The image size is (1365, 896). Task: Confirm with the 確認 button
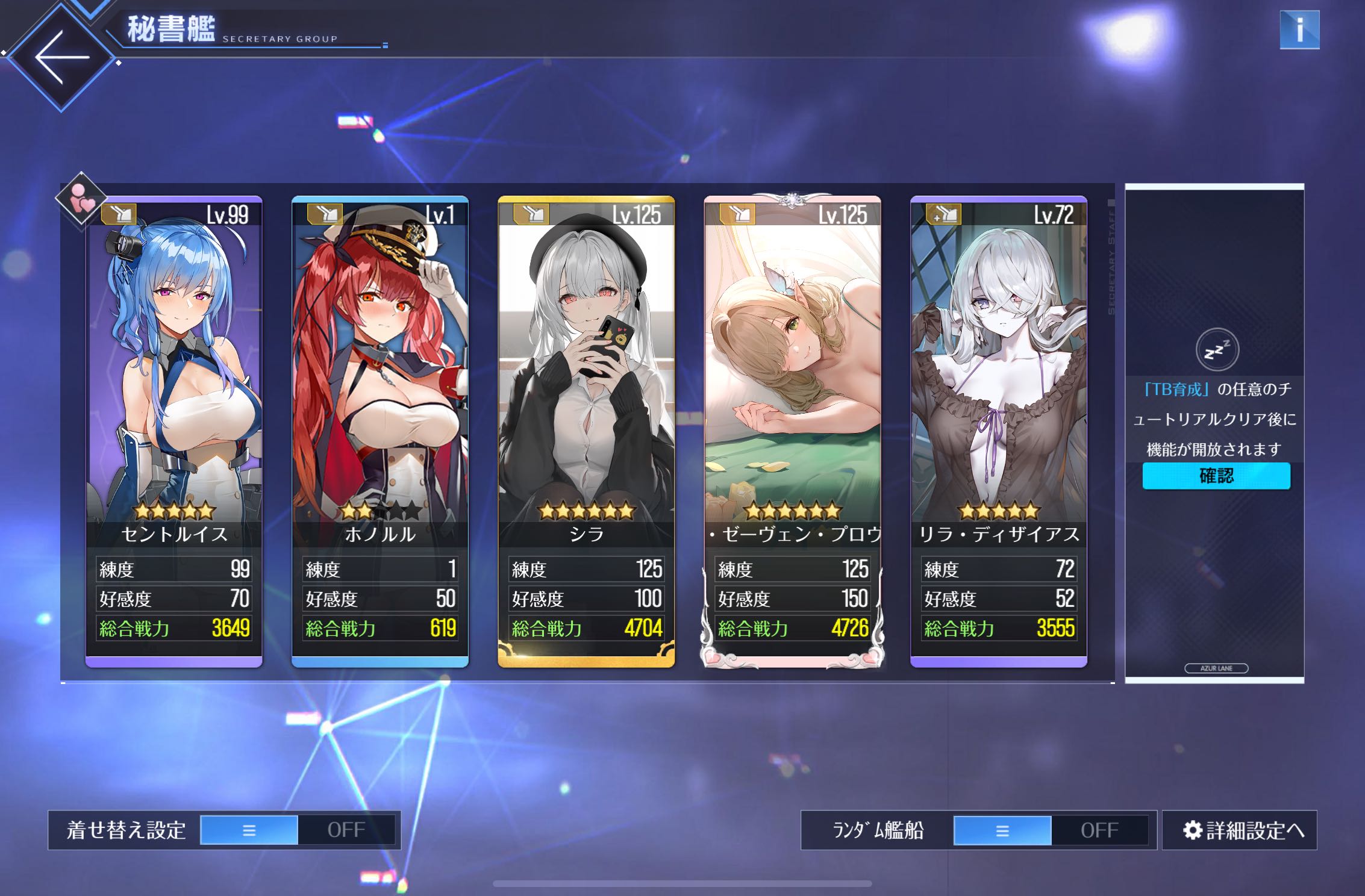[x=1216, y=476]
